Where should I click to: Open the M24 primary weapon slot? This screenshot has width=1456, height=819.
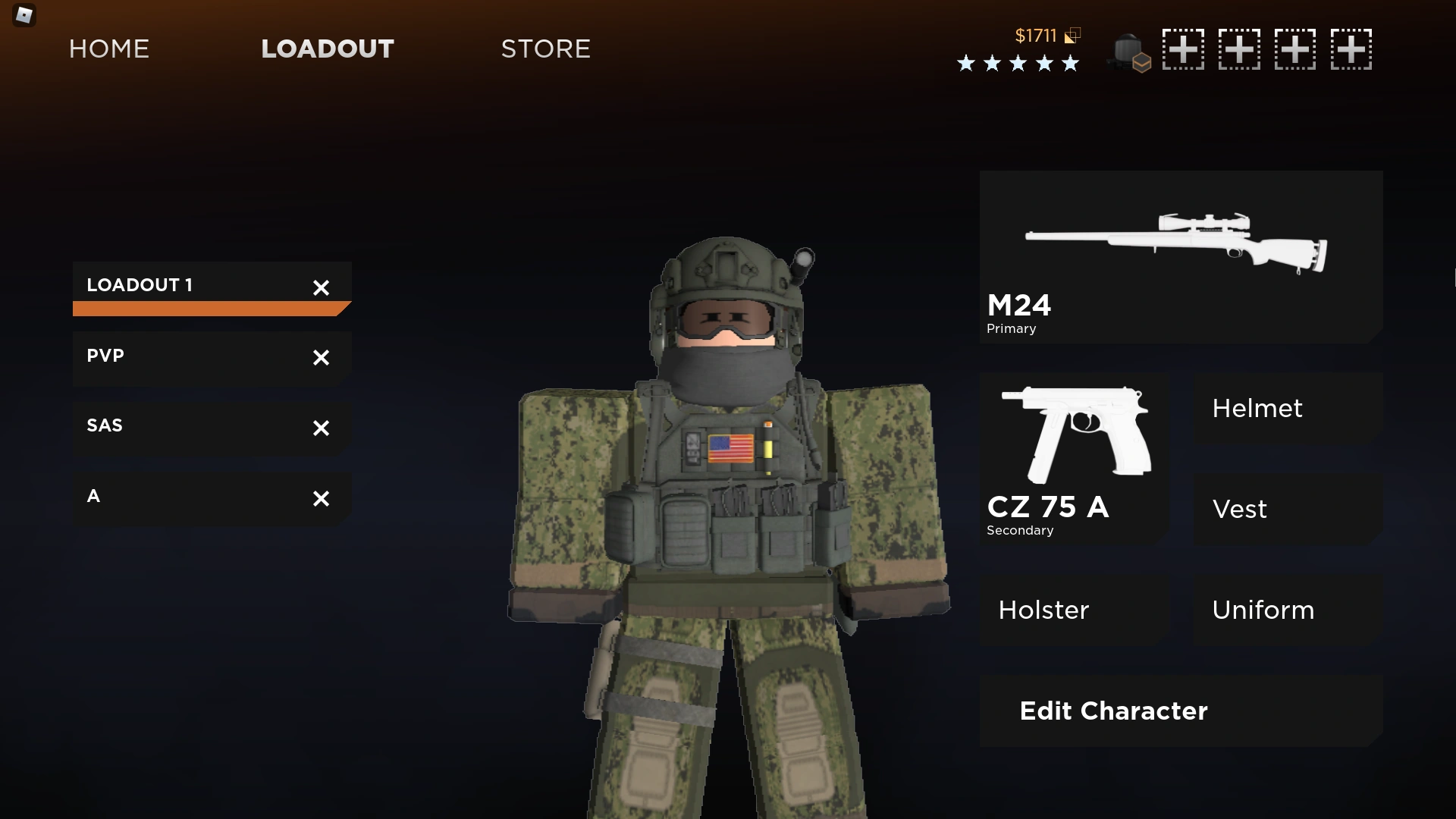click(1180, 256)
